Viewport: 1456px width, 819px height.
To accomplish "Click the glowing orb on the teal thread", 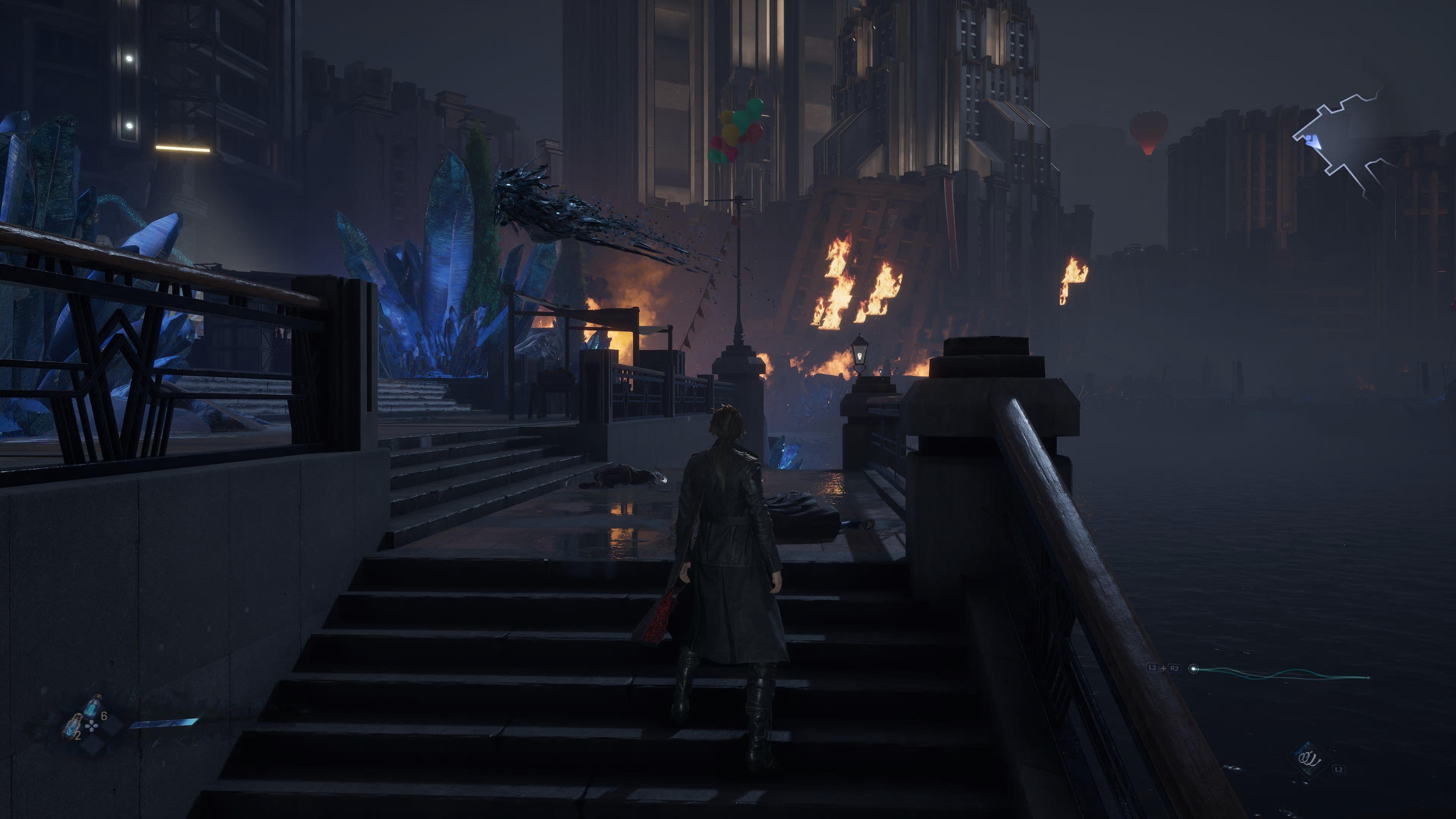I will 1194,669.
